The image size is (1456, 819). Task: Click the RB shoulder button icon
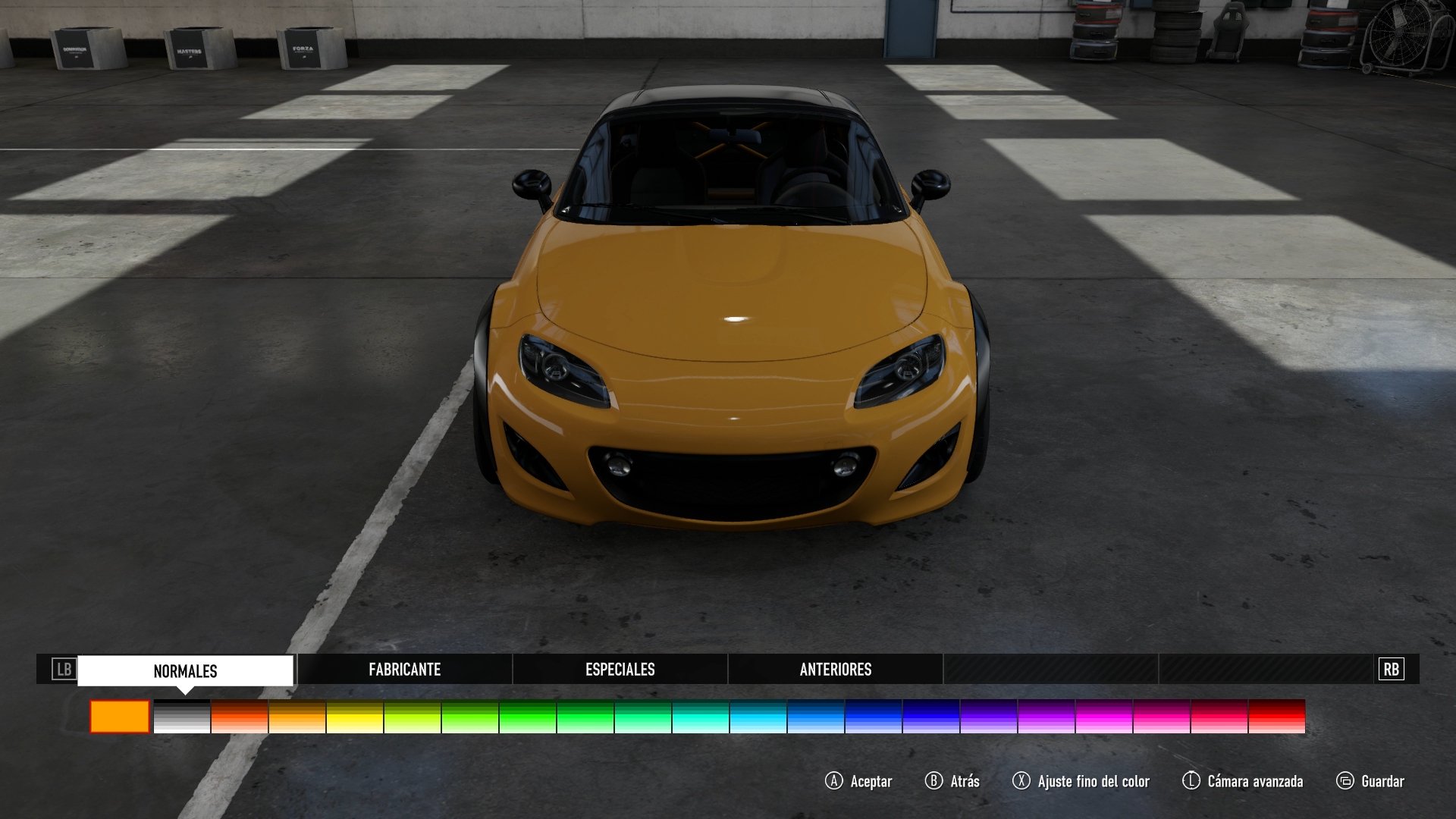[x=1390, y=670]
